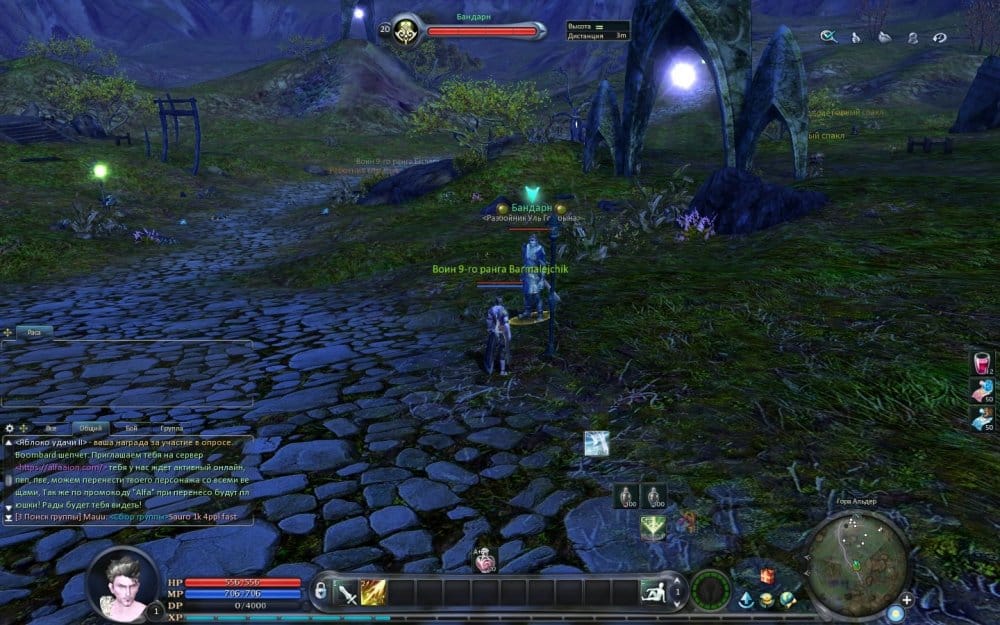Open the Бой chat tab
The width and height of the screenshot is (1000, 625).
tap(132, 428)
